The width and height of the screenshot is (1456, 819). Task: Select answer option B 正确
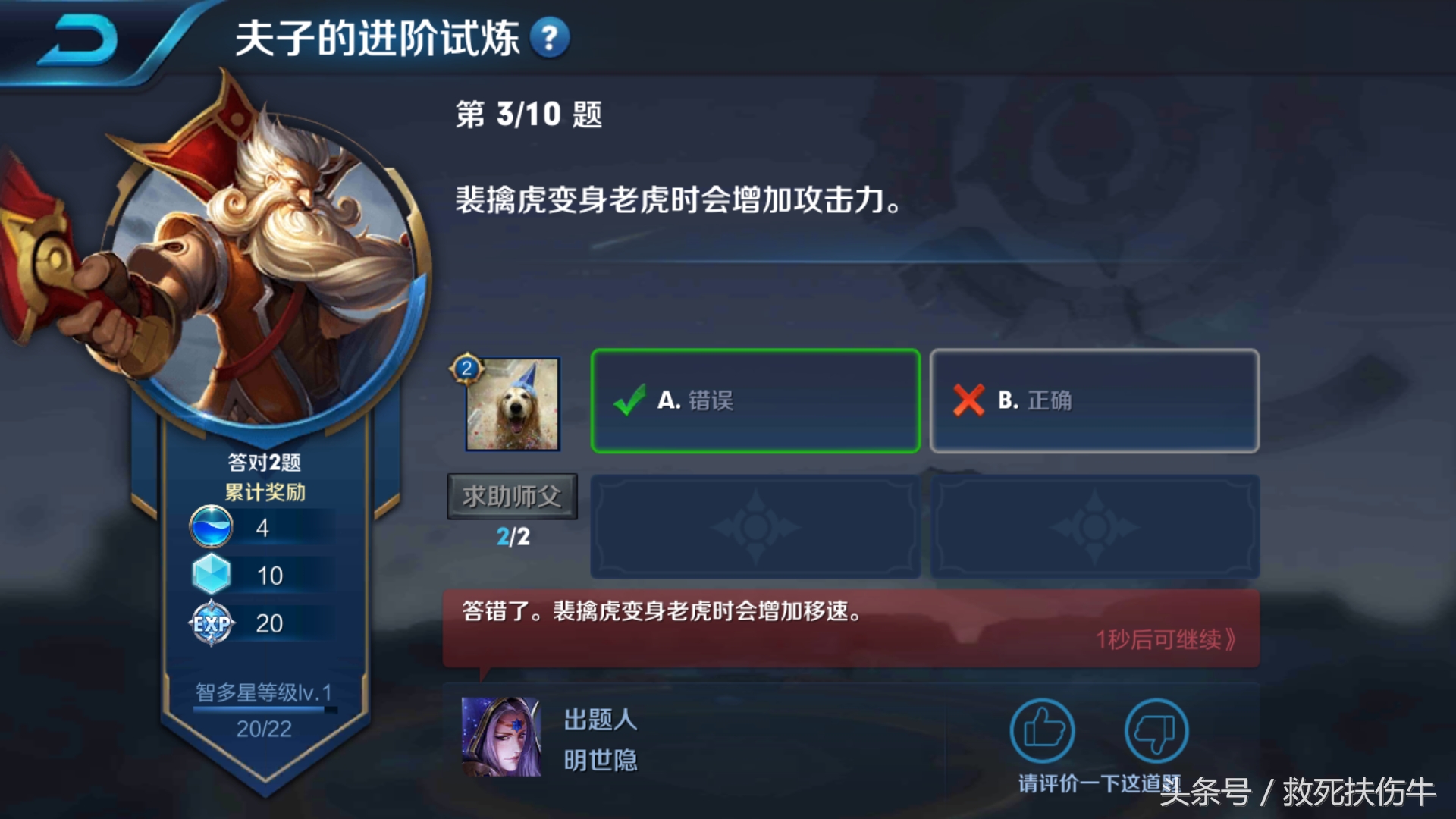(1094, 400)
